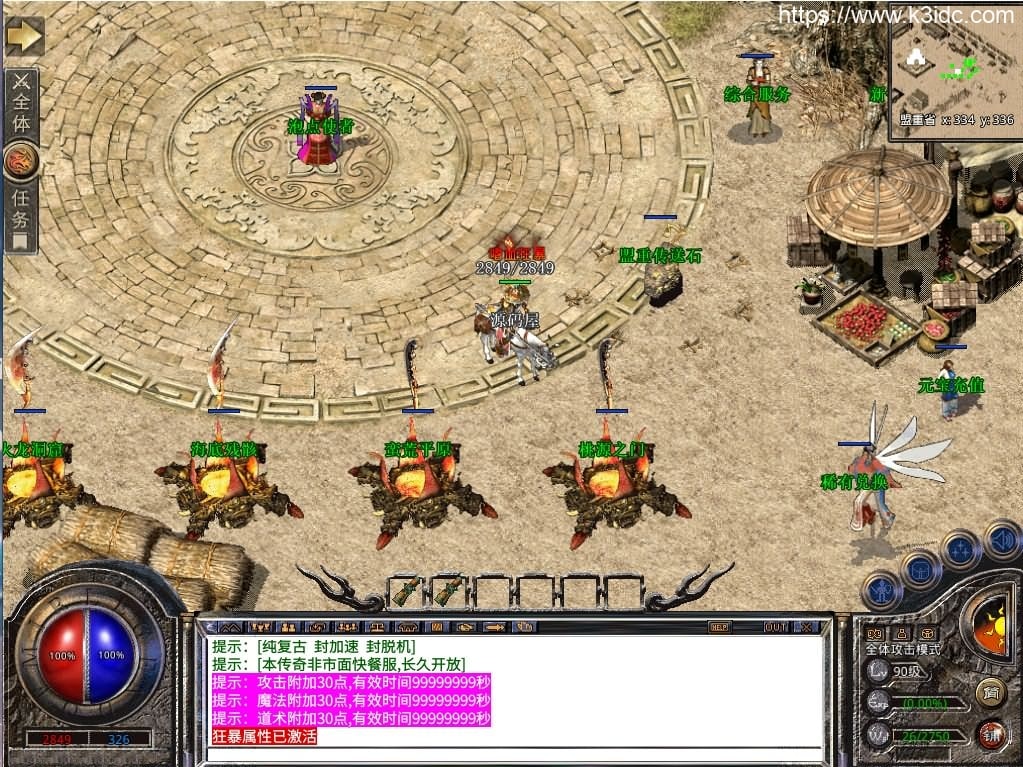This screenshot has width=1023, height=767.
Task: Open the HELP button on chat bar
Action: click(x=719, y=627)
